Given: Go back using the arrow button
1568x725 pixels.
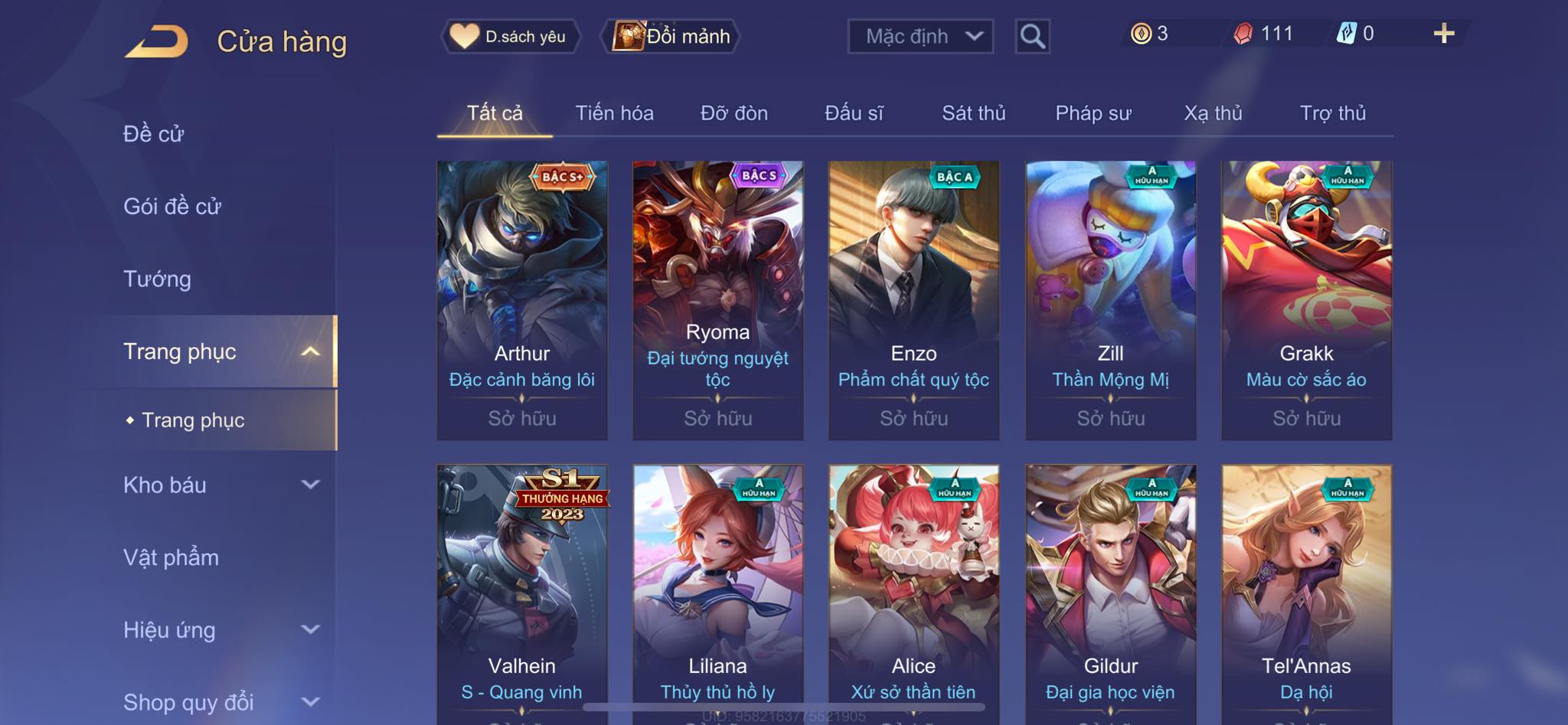Looking at the screenshot, I should [x=157, y=41].
